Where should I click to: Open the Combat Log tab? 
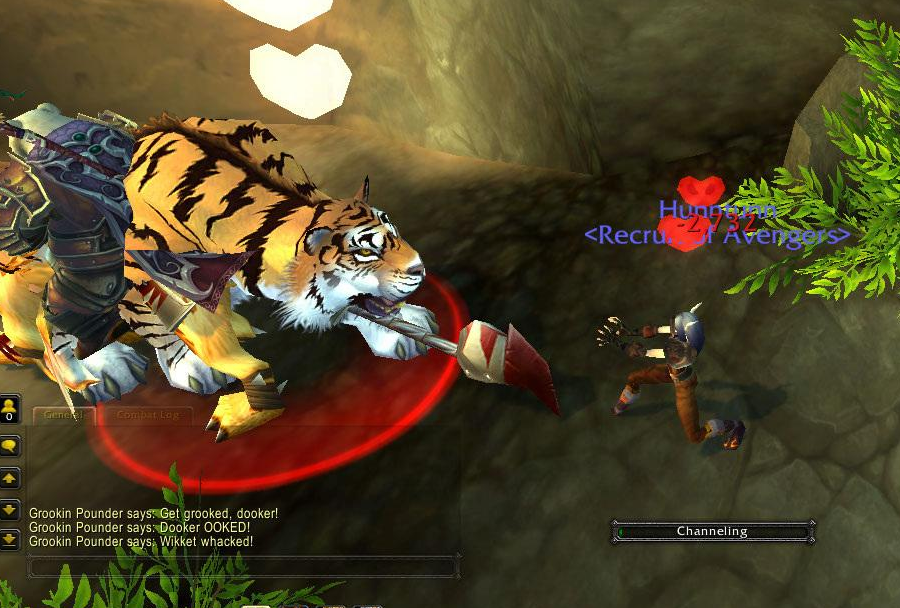[149, 415]
